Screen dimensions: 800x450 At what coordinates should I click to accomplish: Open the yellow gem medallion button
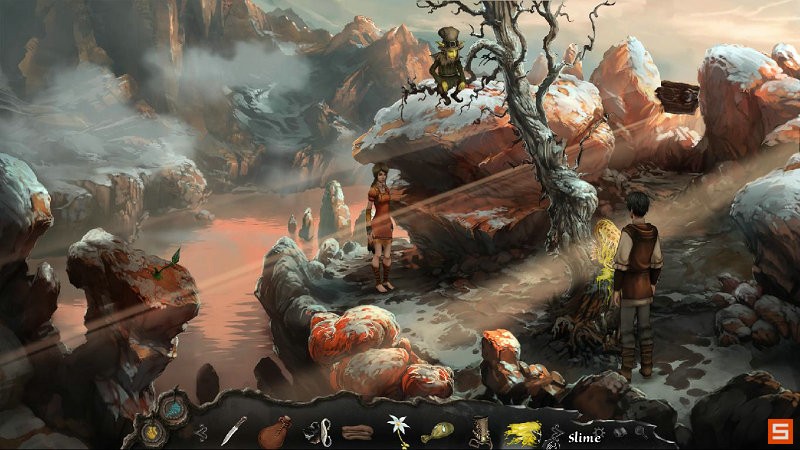click(149, 432)
